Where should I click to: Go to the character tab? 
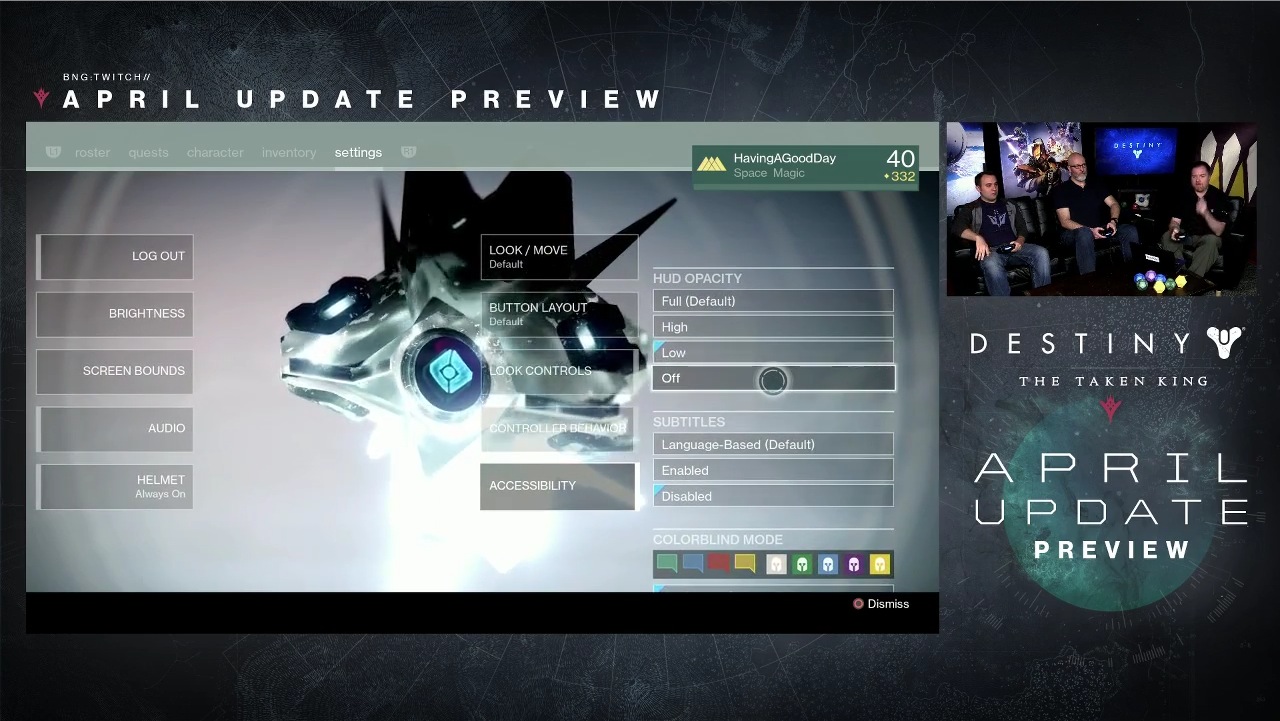(x=215, y=153)
